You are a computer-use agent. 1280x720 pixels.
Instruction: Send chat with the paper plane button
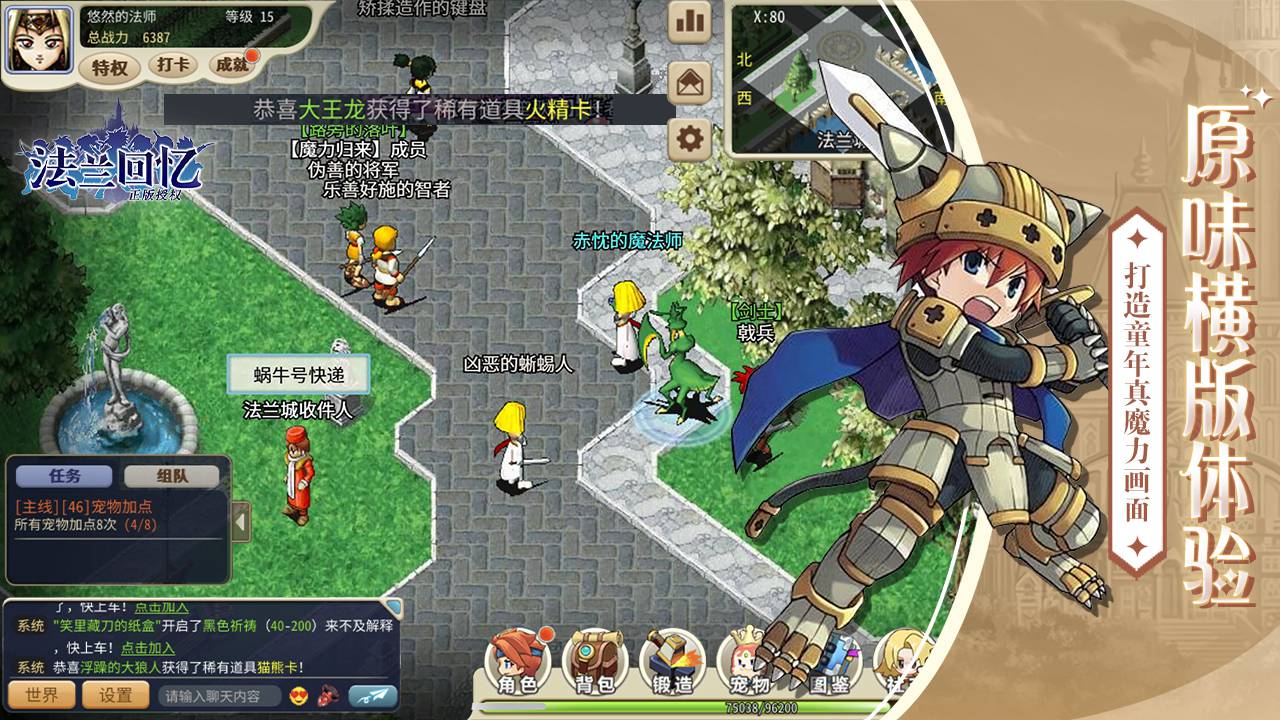point(372,696)
